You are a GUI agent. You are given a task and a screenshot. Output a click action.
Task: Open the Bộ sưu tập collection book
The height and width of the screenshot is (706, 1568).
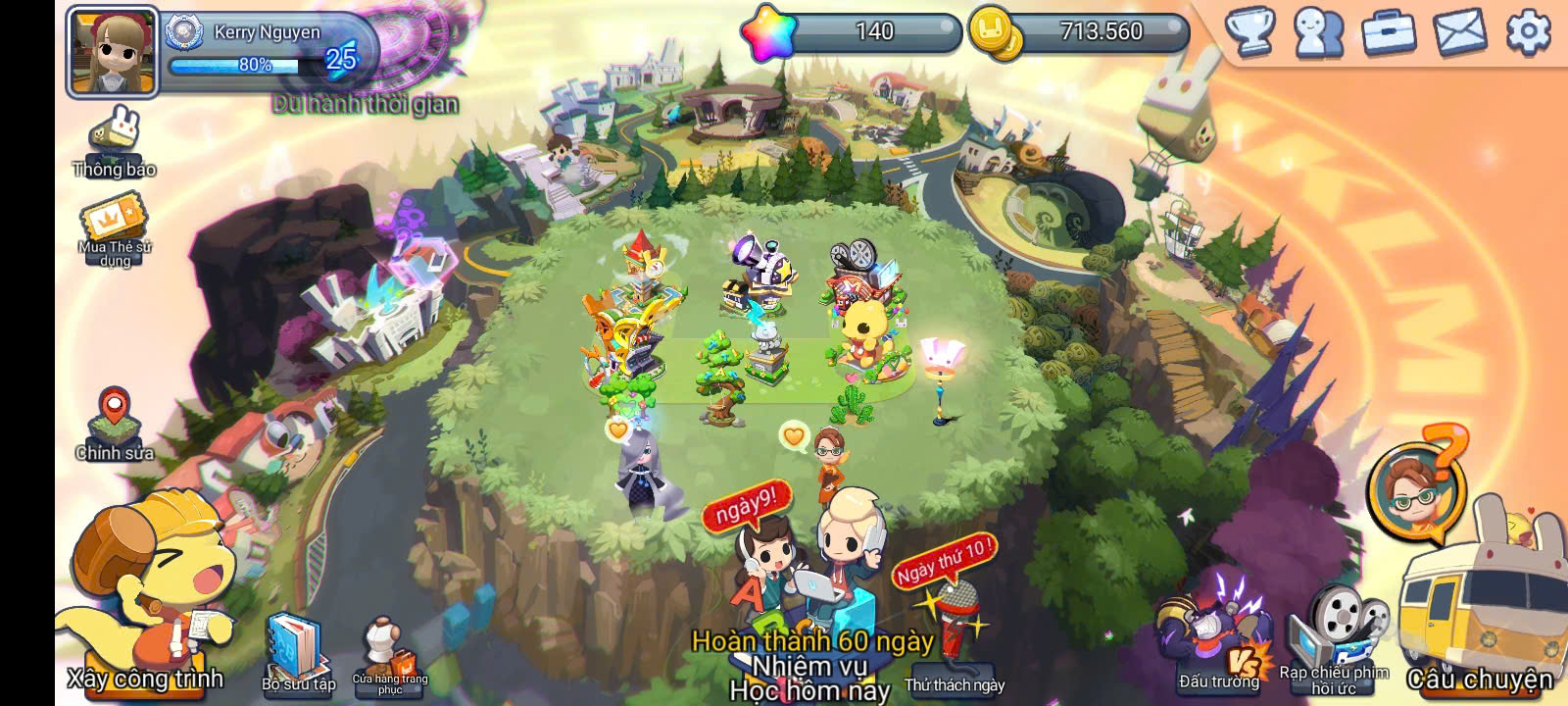297,651
